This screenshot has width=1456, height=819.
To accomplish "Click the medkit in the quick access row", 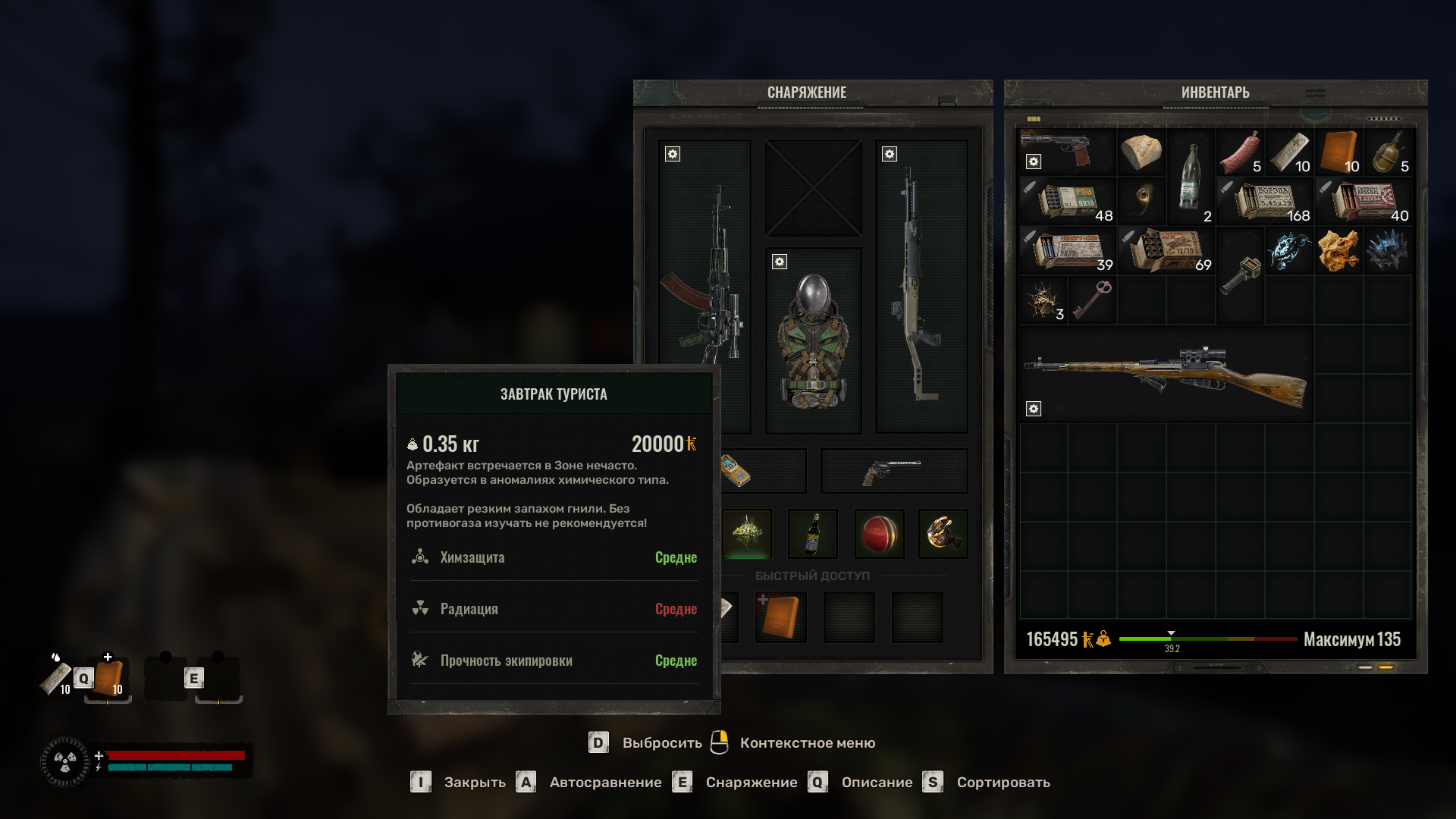I will pos(780,617).
